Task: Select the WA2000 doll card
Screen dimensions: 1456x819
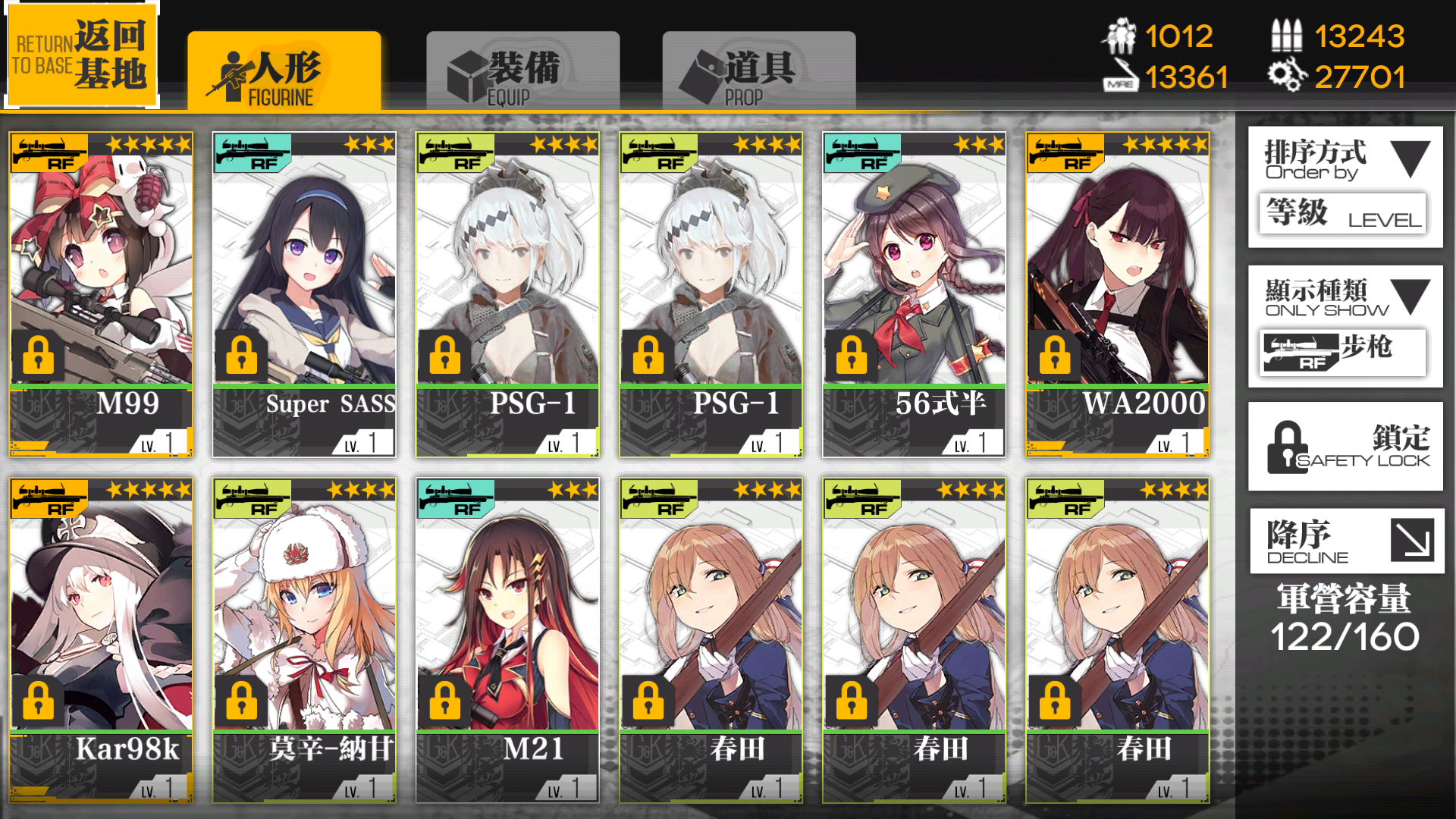Action: coord(1117,294)
